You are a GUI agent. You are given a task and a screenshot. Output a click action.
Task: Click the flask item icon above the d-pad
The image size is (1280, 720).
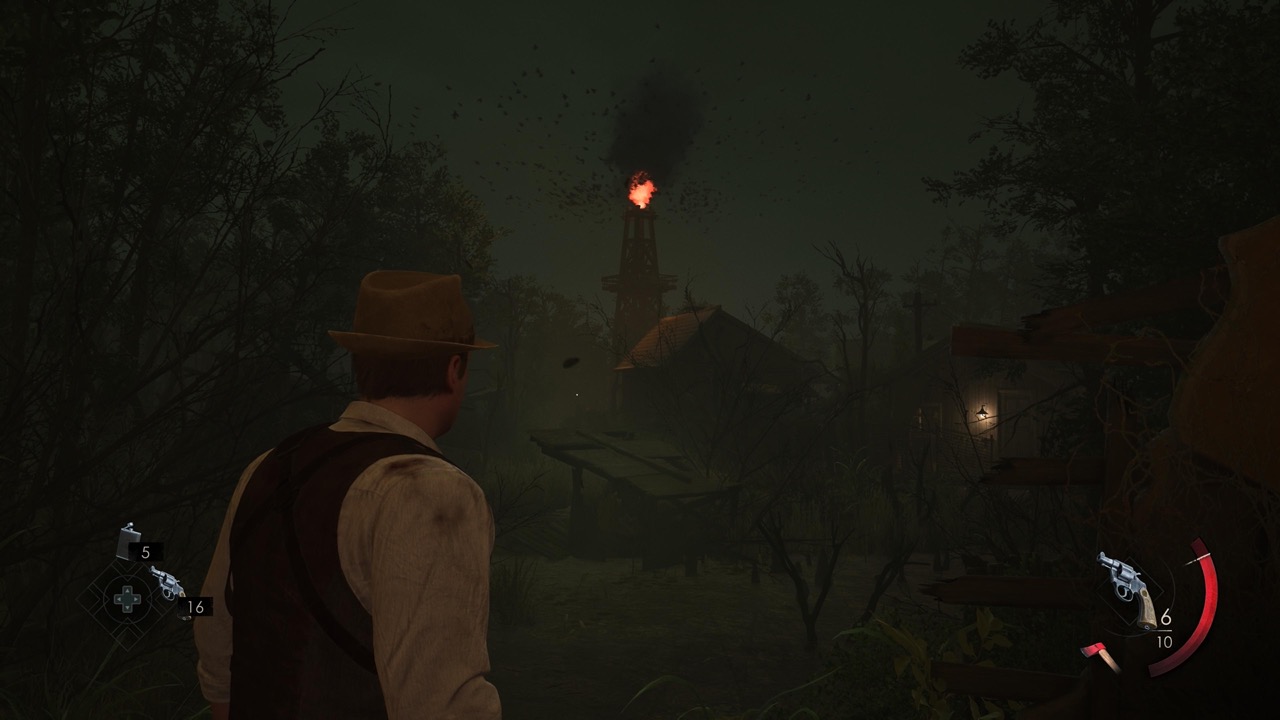pos(127,540)
